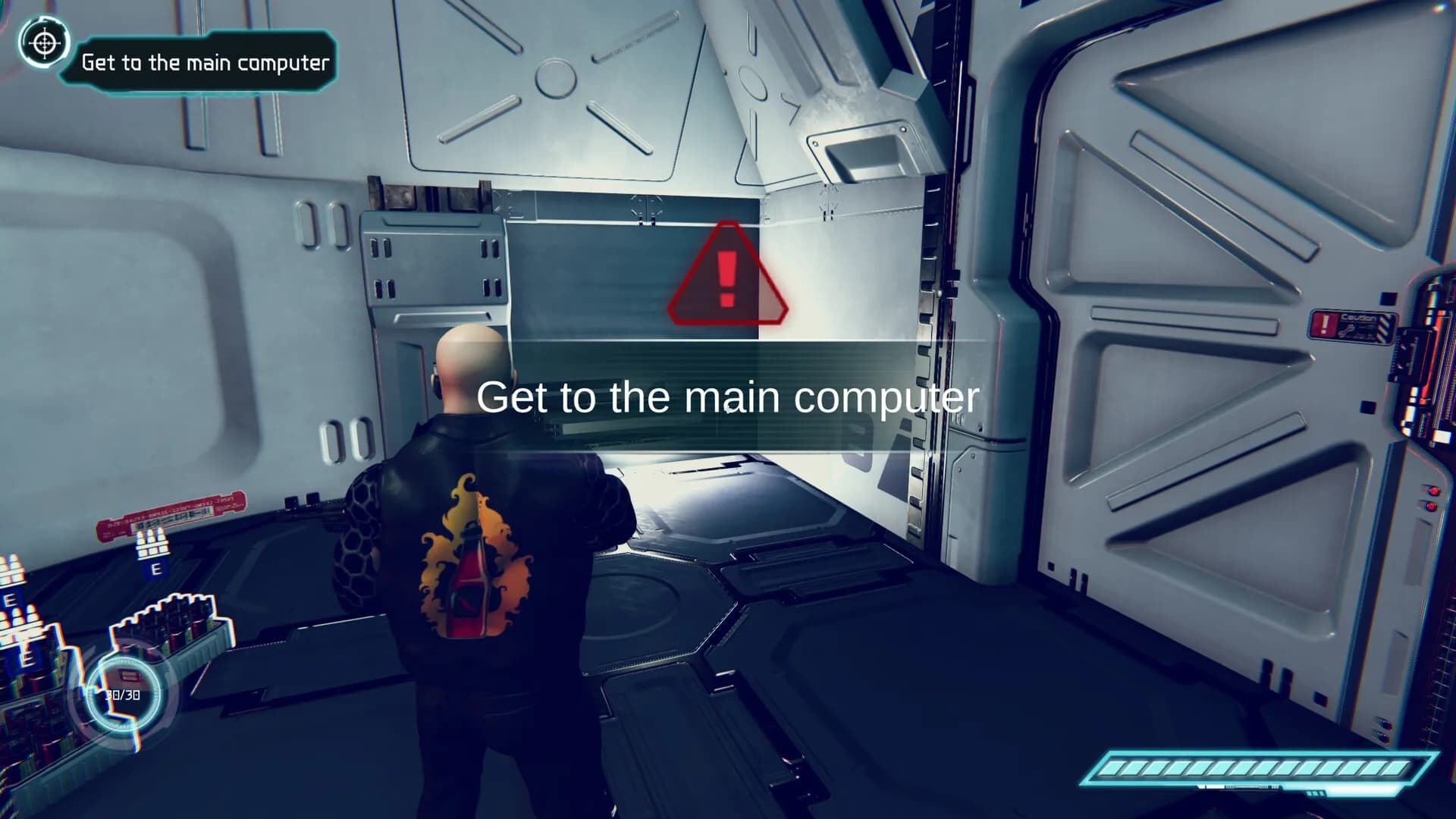This screenshot has width=1456, height=819.
Task: Expand the 'Get to the main computer' objective banner
Action: click(x=206, y=63)
